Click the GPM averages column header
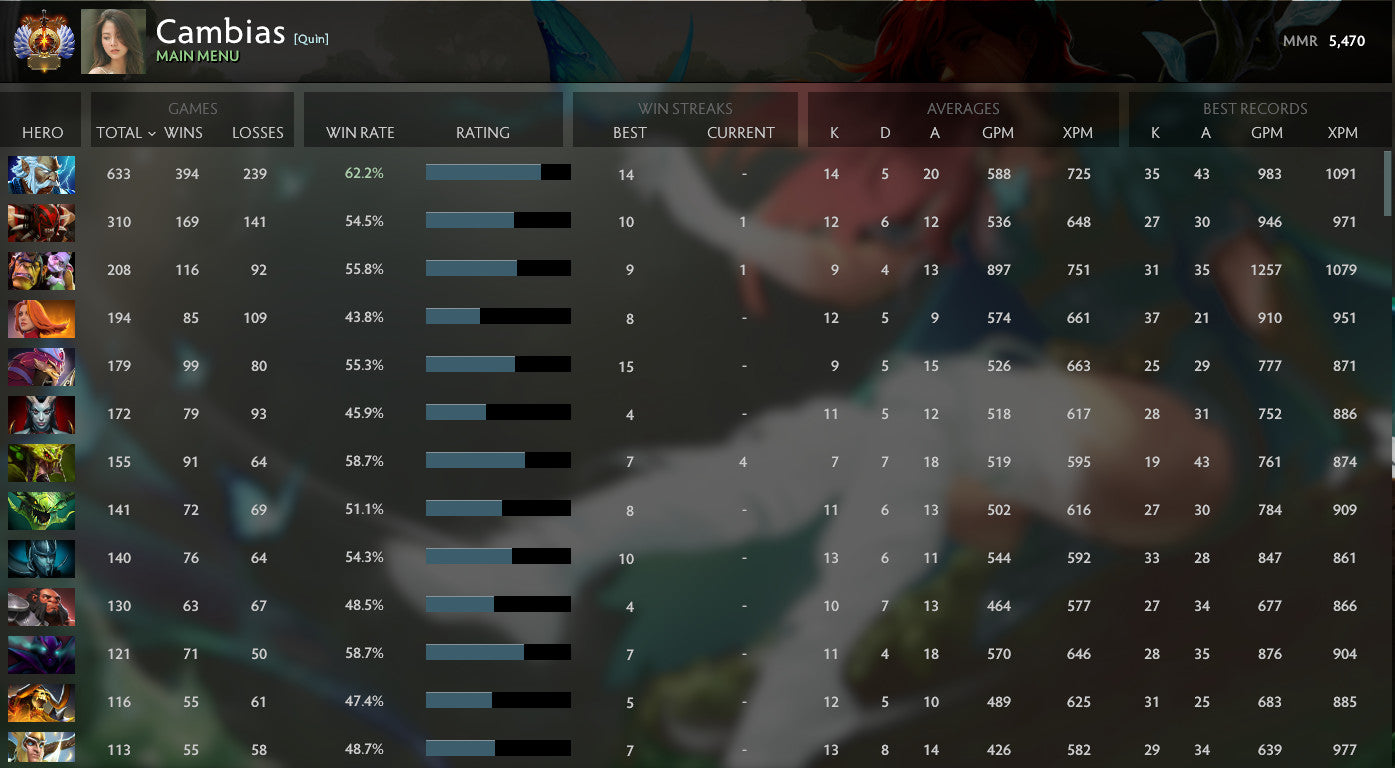 998,132
